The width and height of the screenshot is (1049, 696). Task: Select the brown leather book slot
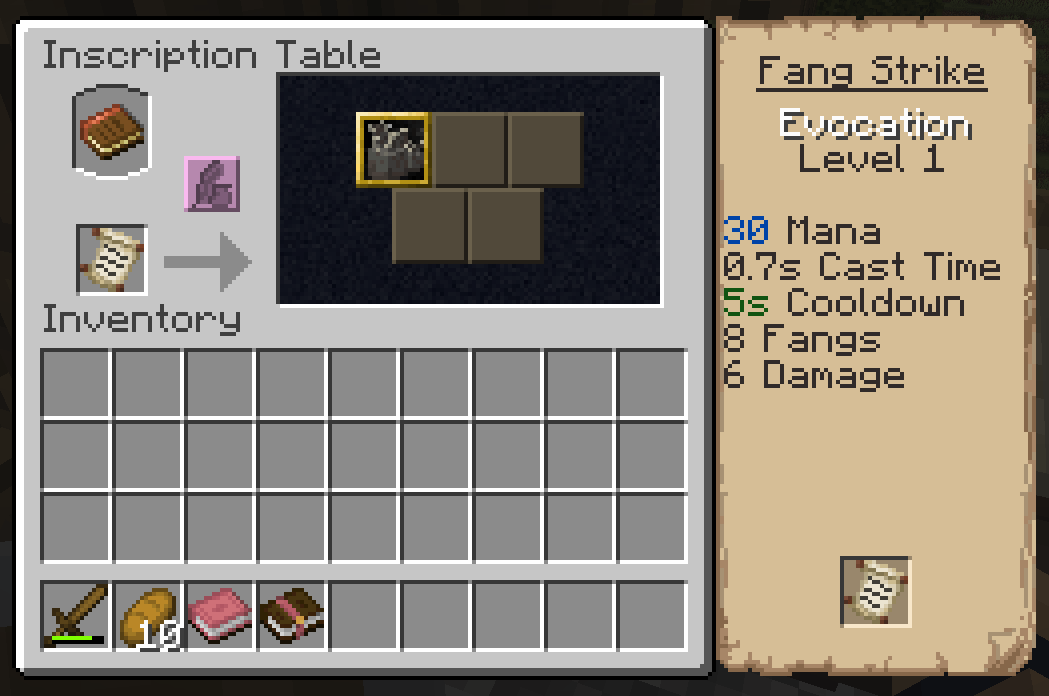point(292,615)
